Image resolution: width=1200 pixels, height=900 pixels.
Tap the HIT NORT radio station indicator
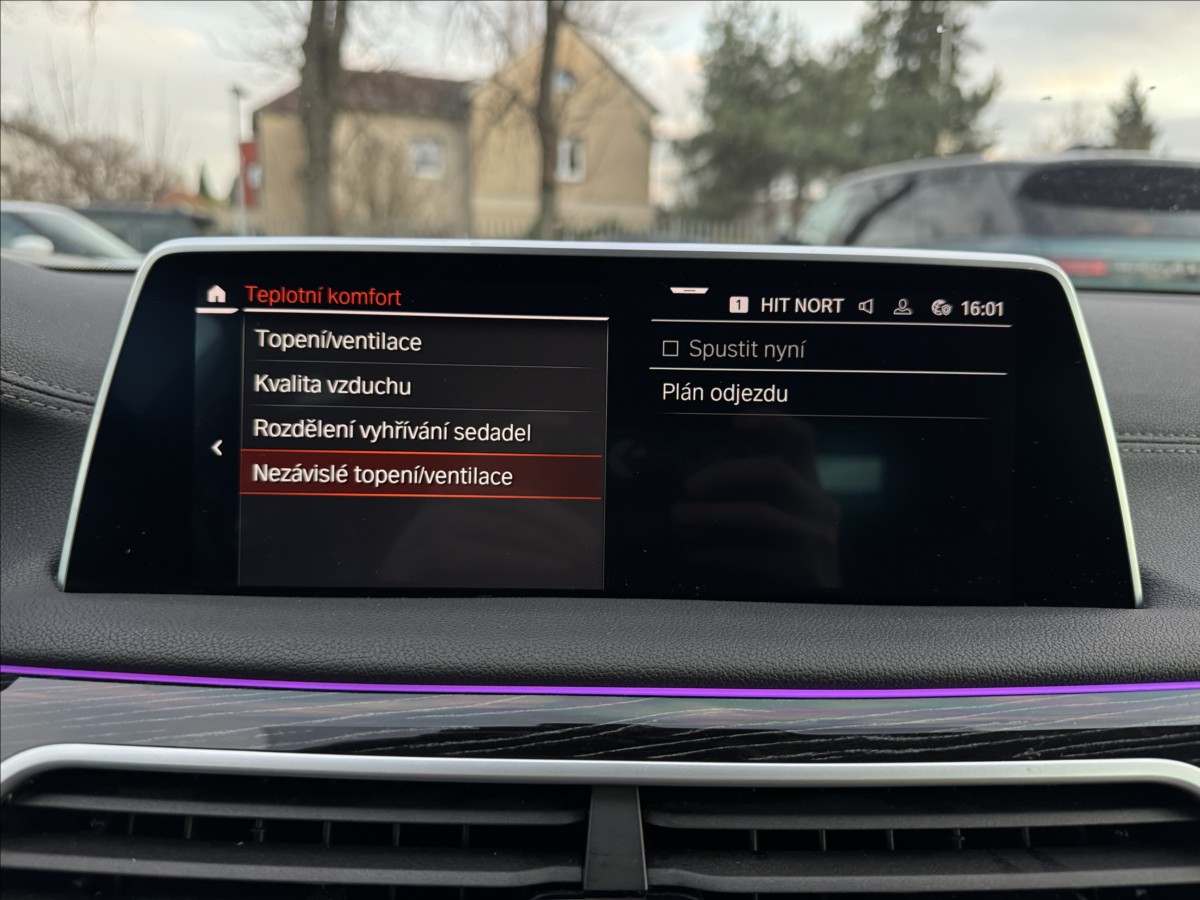click(x=800, y=306)
